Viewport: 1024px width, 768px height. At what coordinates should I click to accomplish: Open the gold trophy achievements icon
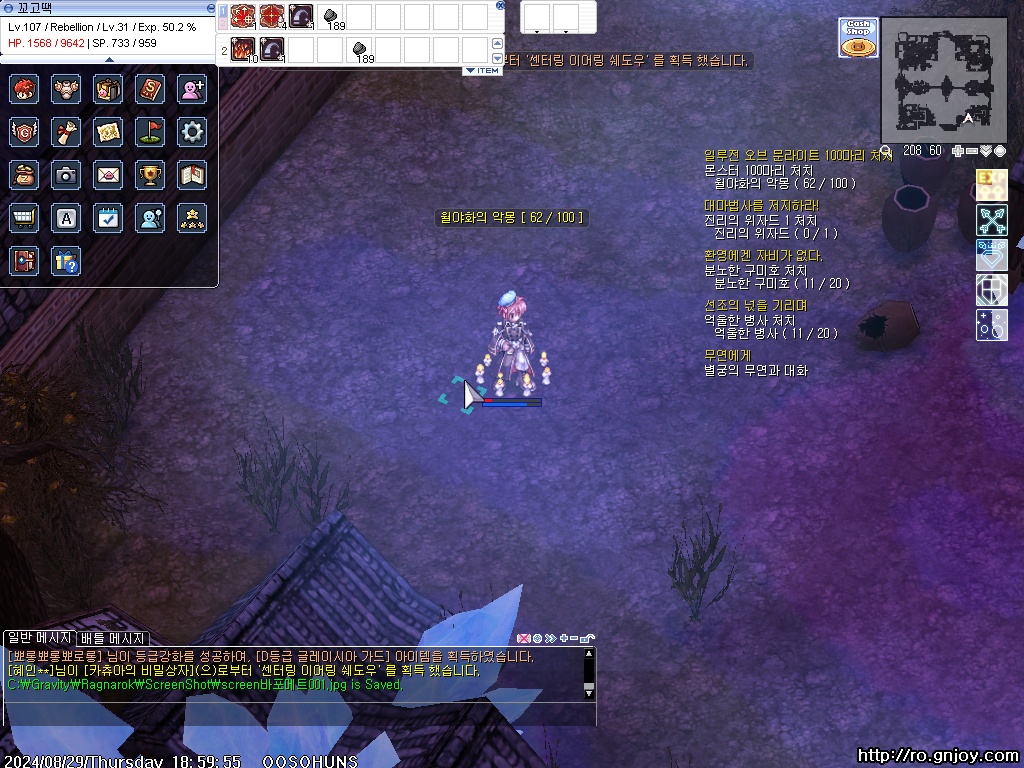(x=150, y=175)
